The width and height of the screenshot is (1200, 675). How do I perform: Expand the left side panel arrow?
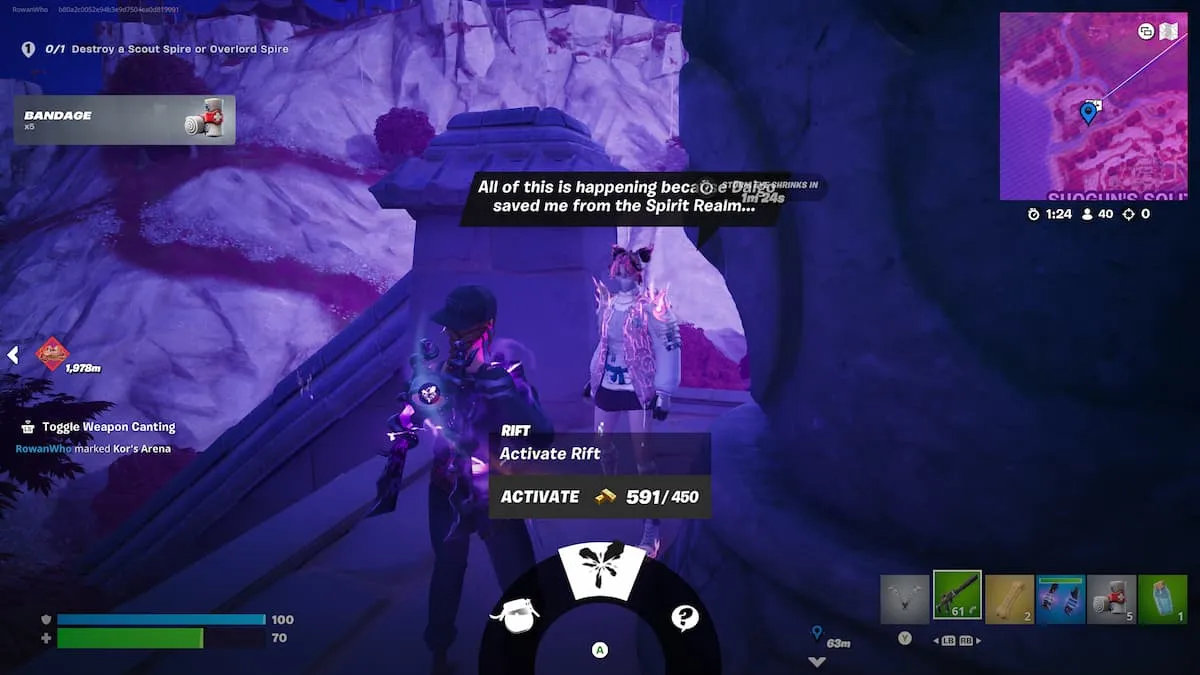(13, 355)
